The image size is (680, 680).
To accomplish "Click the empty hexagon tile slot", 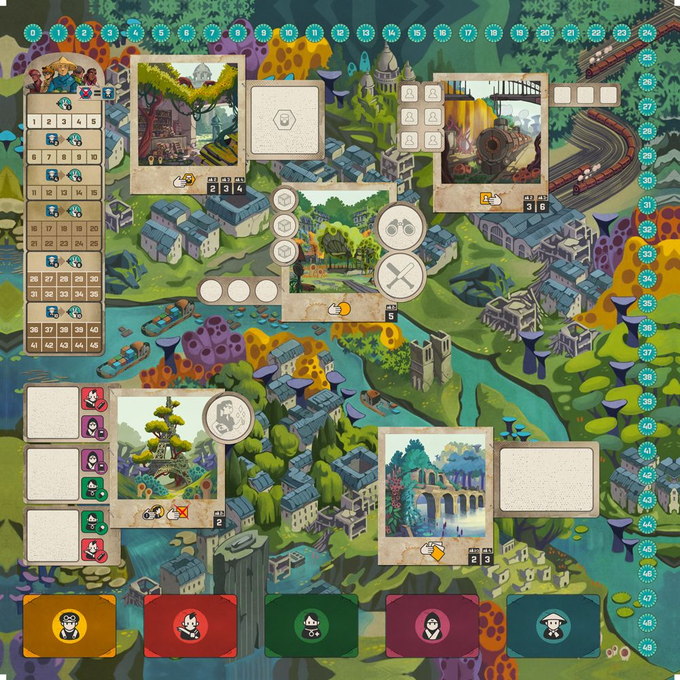I will pos(285,120).
